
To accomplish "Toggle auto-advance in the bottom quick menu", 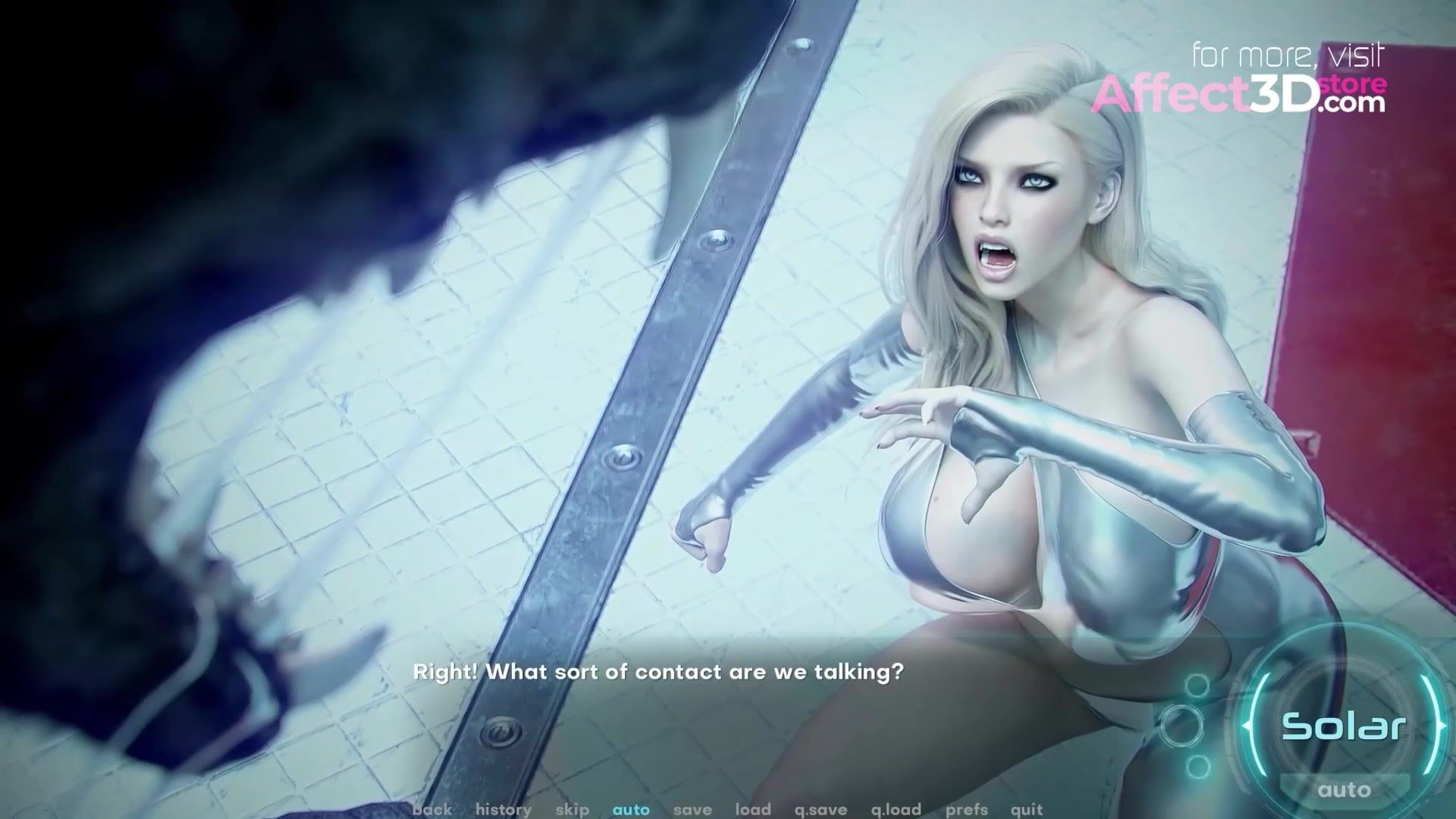I will (x=631, y=809).
